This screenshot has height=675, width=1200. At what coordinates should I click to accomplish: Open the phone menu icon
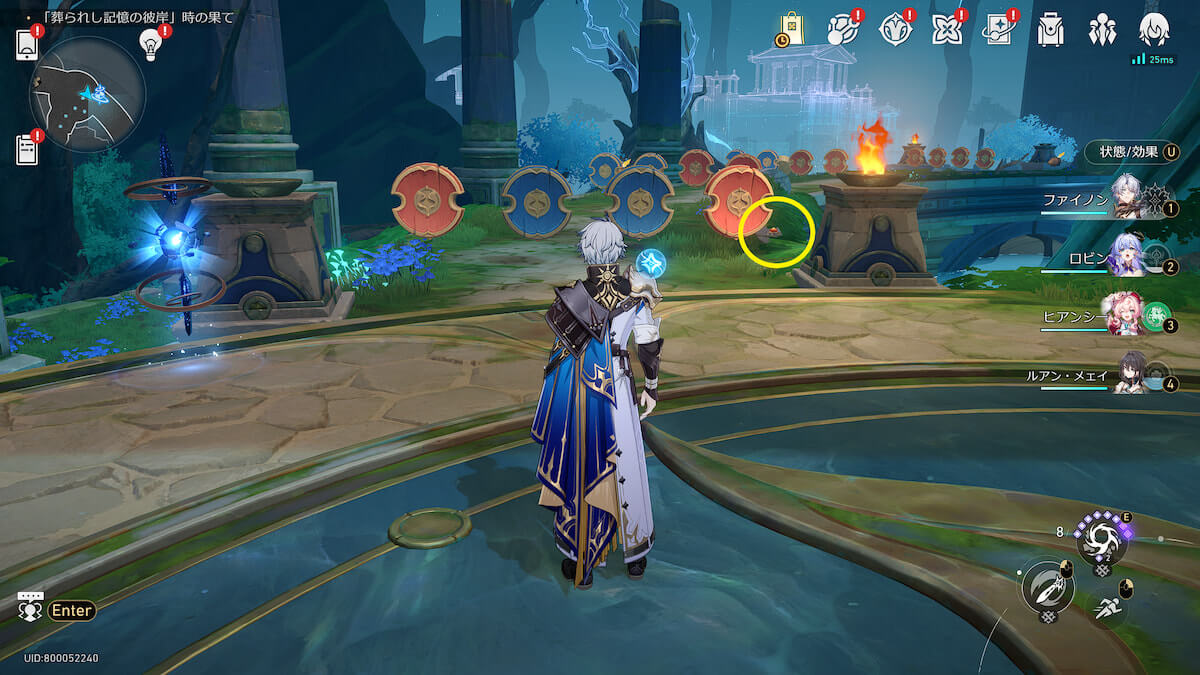coord(27,45)
